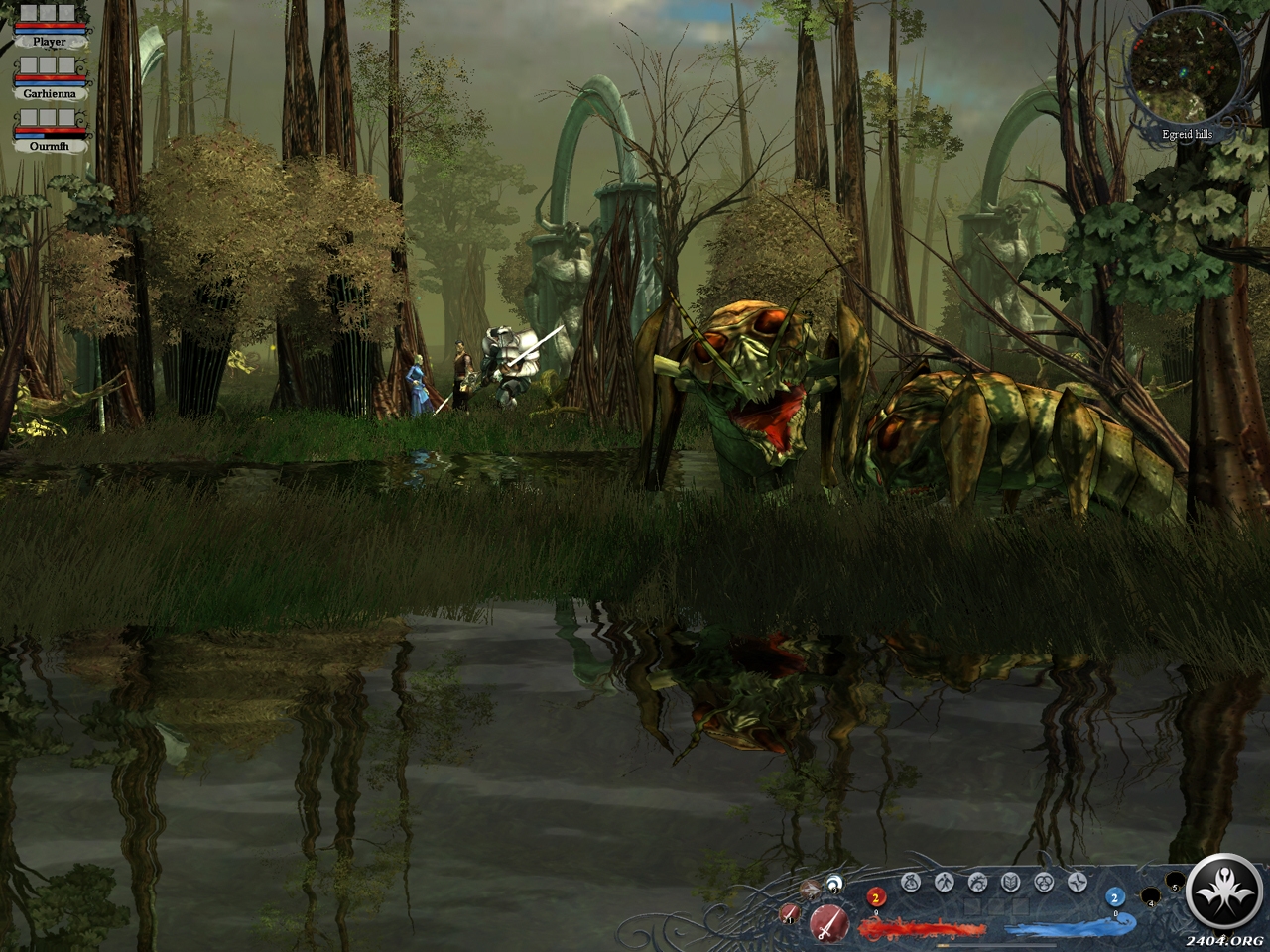
Task: Choose the small sword slot numbered 1
Action: click(789, 913)
